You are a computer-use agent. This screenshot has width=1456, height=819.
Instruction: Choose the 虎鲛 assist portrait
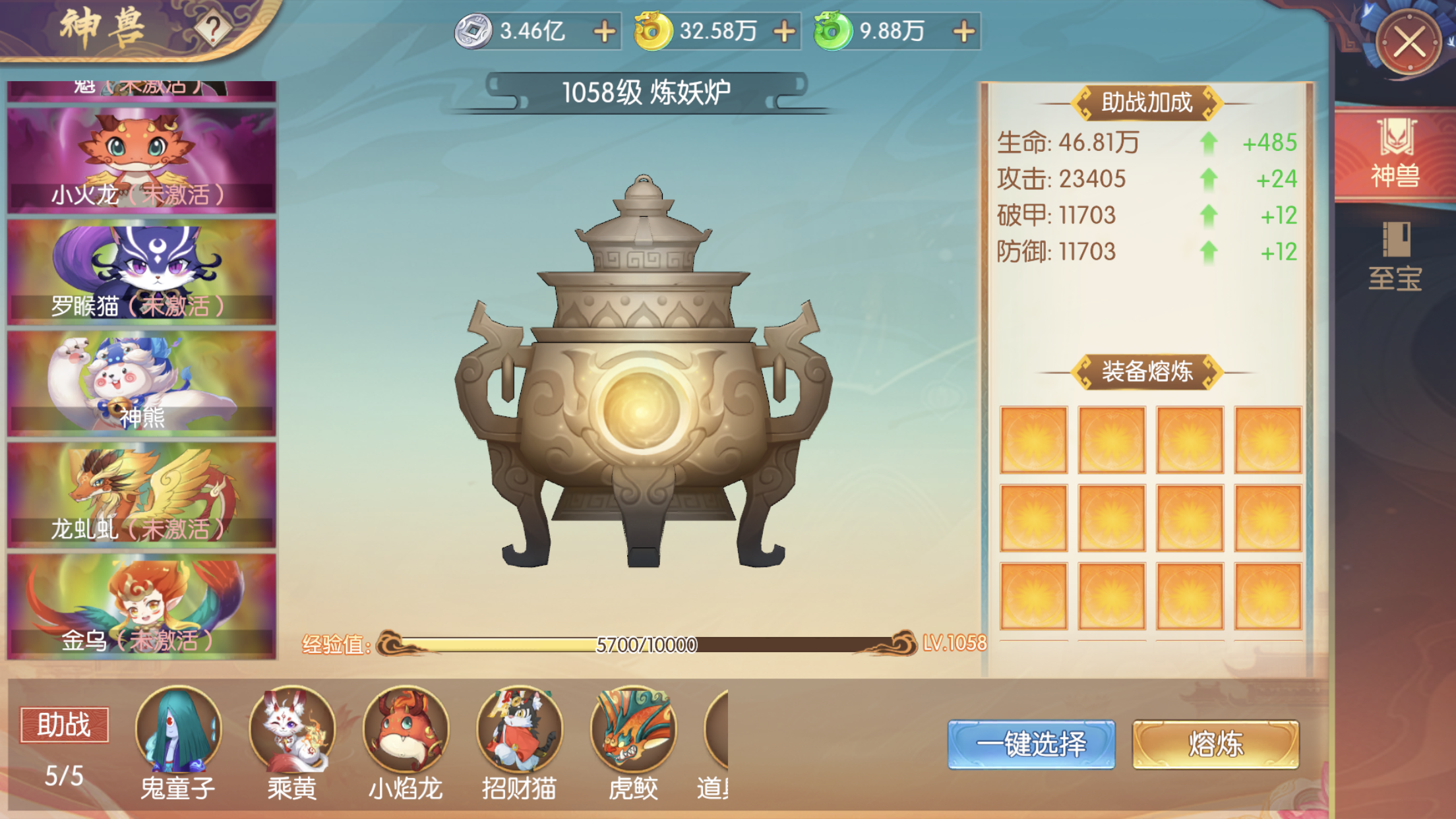pos(633,730)
